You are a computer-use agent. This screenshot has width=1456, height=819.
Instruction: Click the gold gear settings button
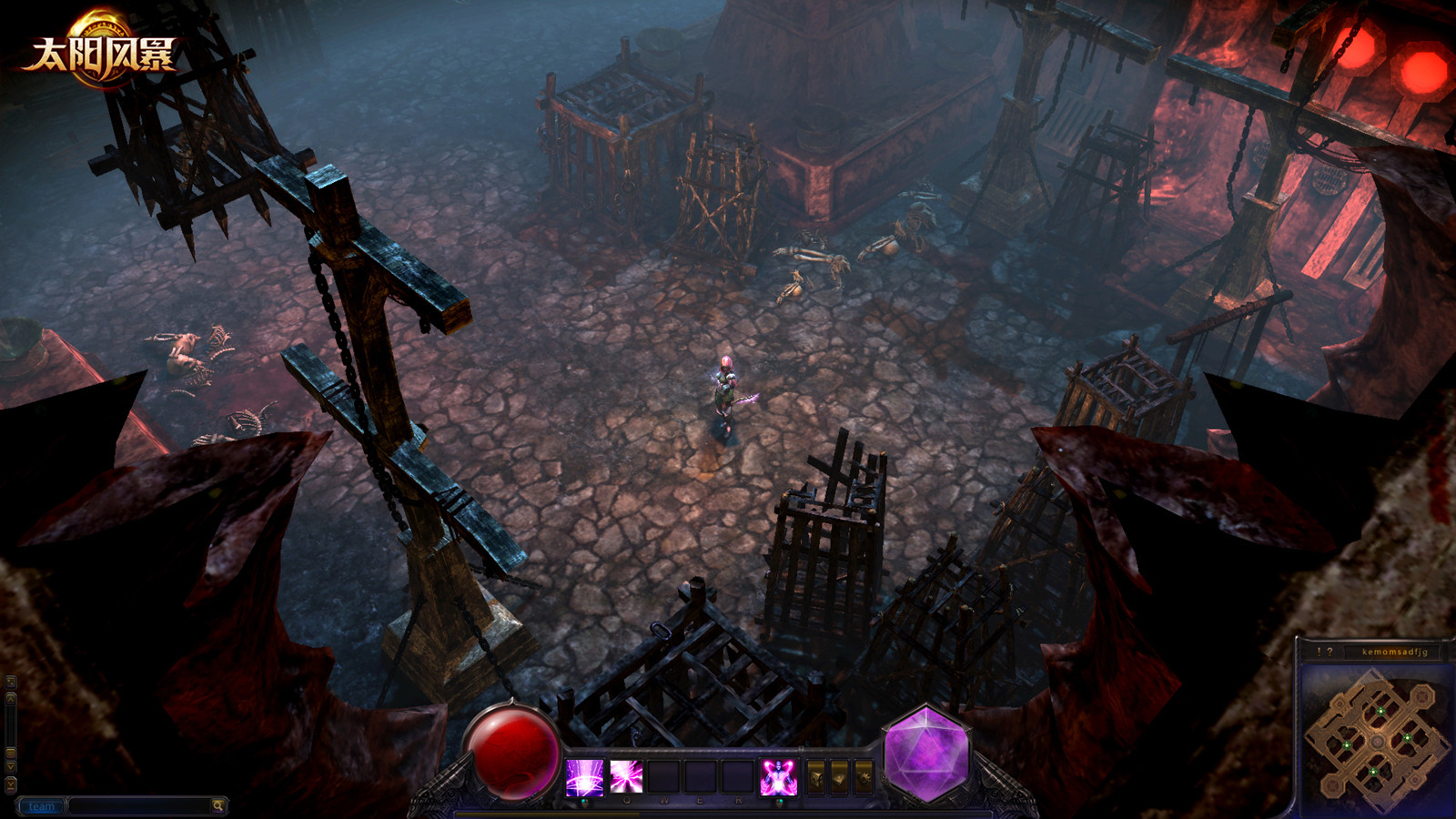point(864,777)
